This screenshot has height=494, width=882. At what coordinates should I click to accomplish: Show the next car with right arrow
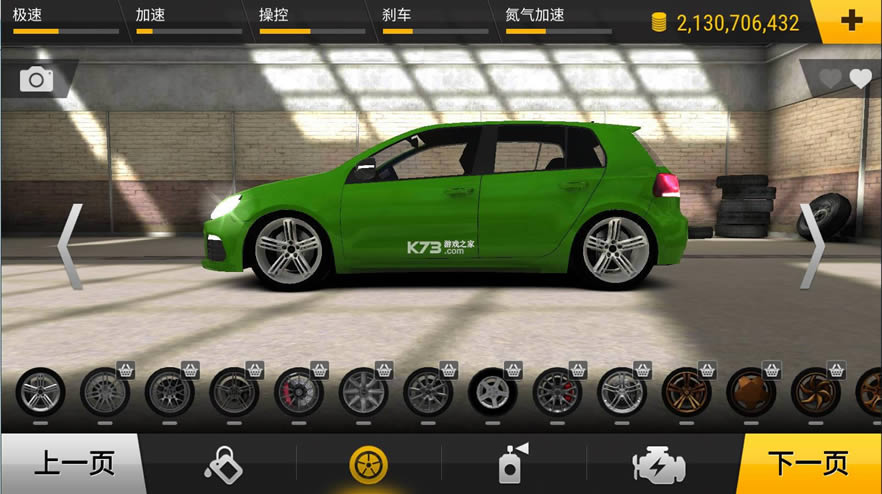tap(812, 246)
